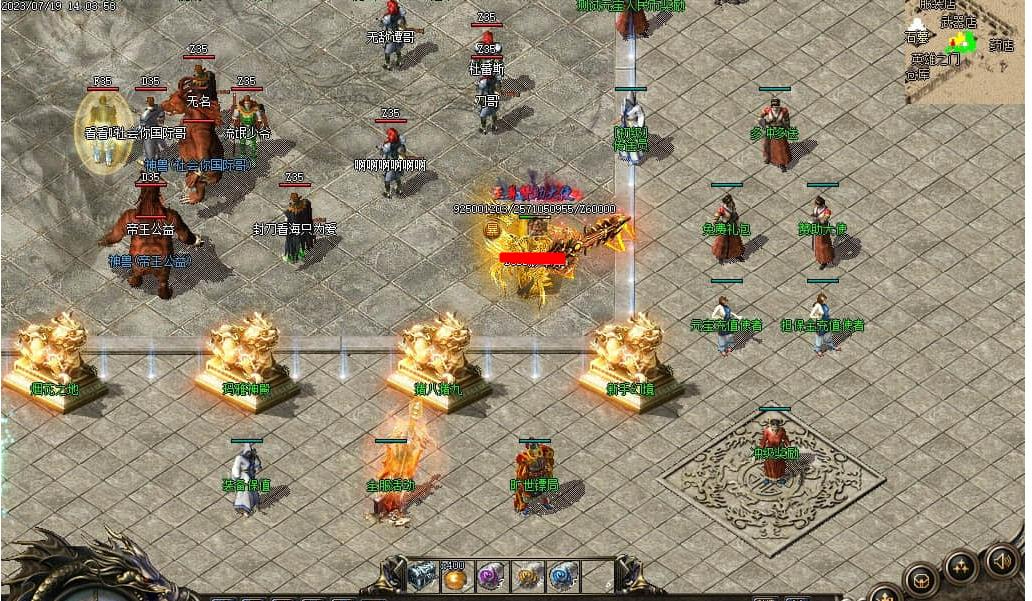Use the yellow scroll hotbar item
Screen dimensions: 1032x601
(527, 577)
